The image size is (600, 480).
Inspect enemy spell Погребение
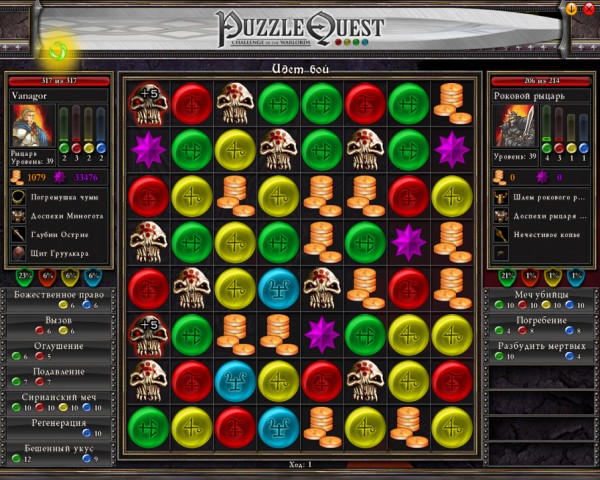pos(540,320)
